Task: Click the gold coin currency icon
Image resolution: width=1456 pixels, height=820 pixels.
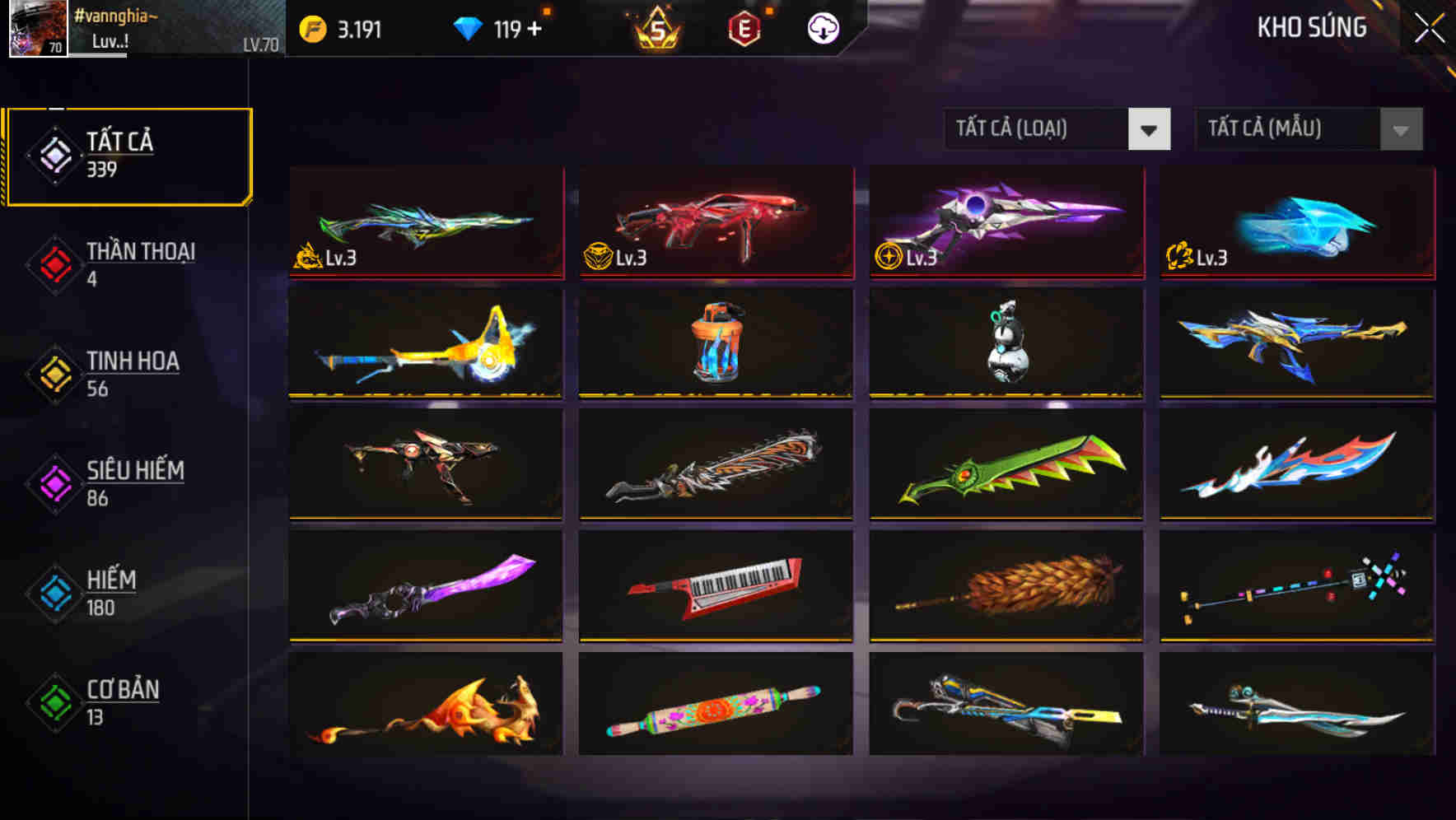Action: click(x=313, y=27)
